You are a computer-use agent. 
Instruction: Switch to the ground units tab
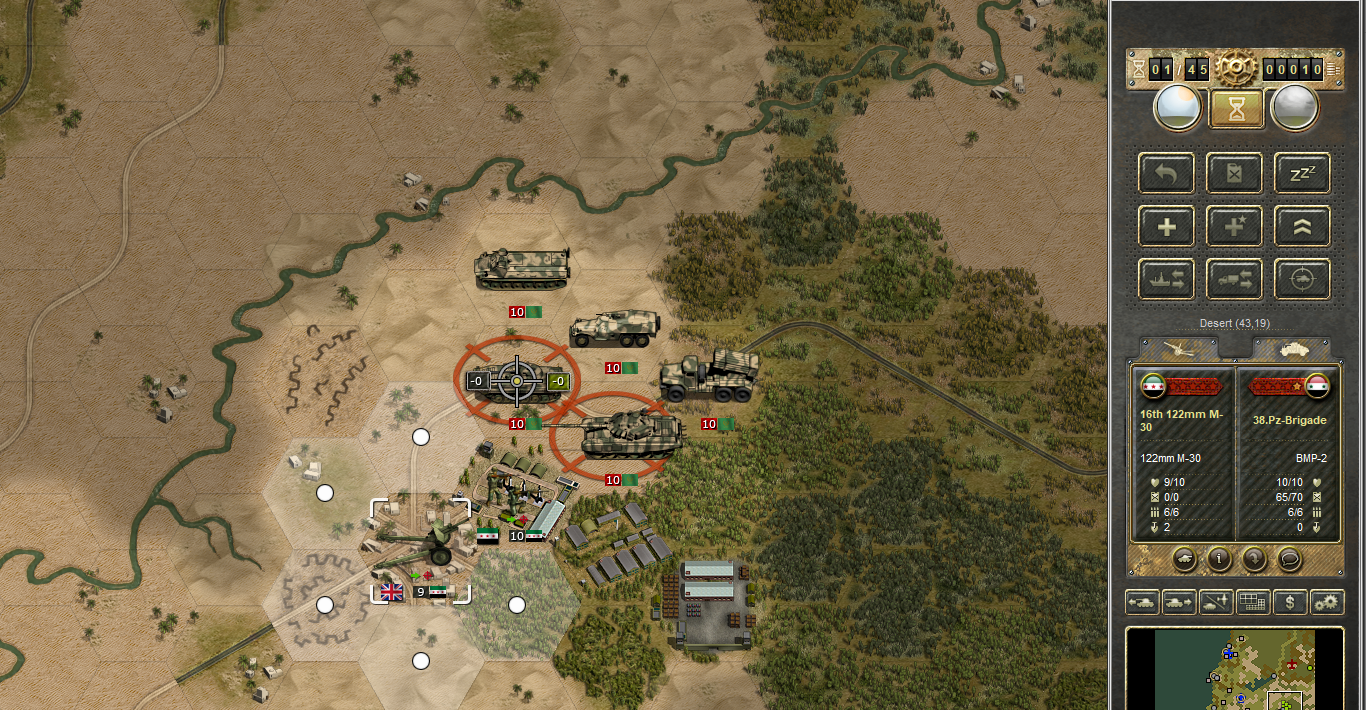click(x=1290, y=347)
